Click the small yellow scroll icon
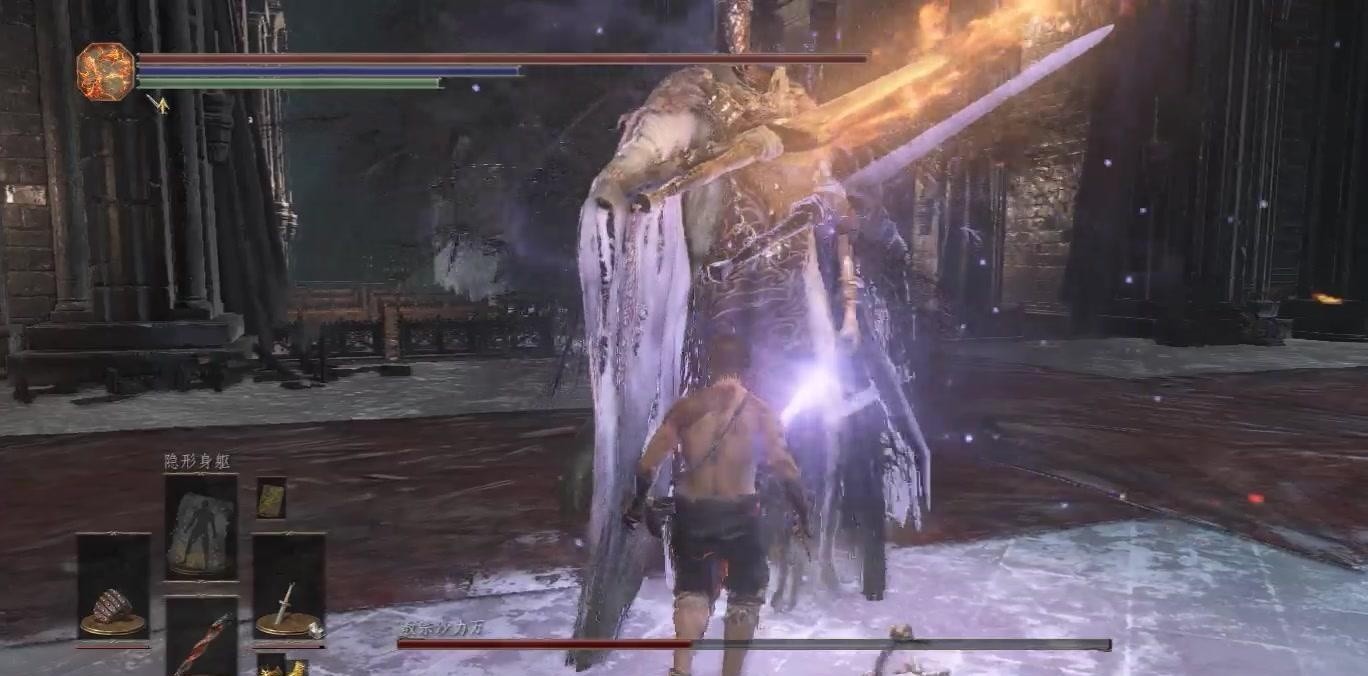The width and height of the screenshot is (1368, 676). point(271,498)
